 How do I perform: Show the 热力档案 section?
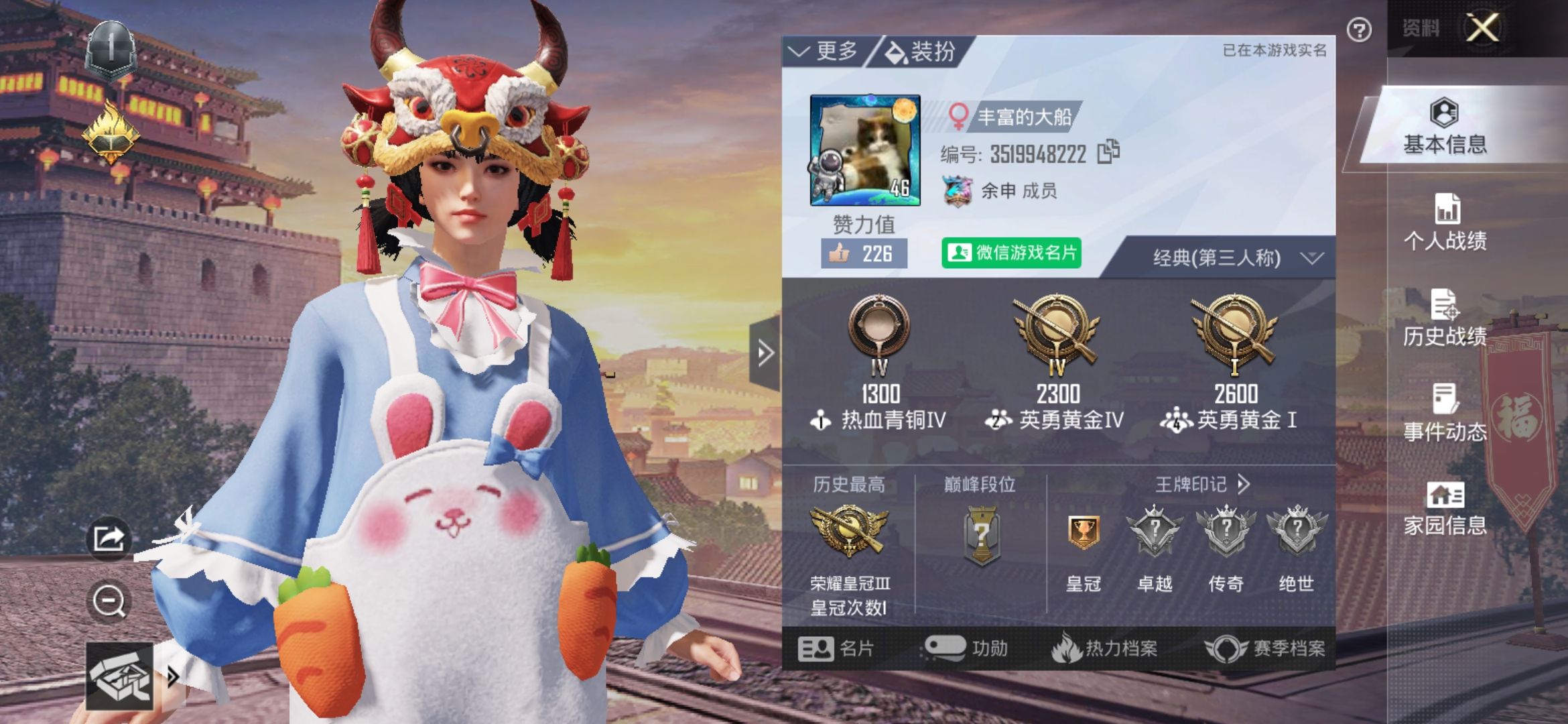(1106, 648)
